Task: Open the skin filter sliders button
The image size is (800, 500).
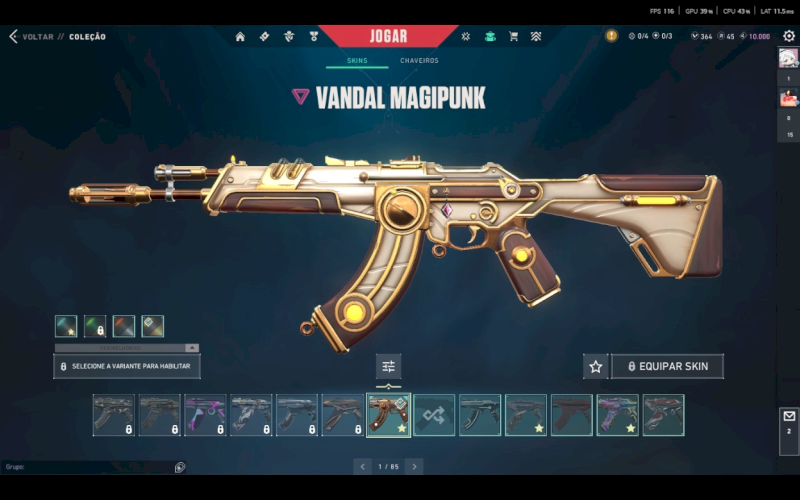Action: [x=389, y=366]
